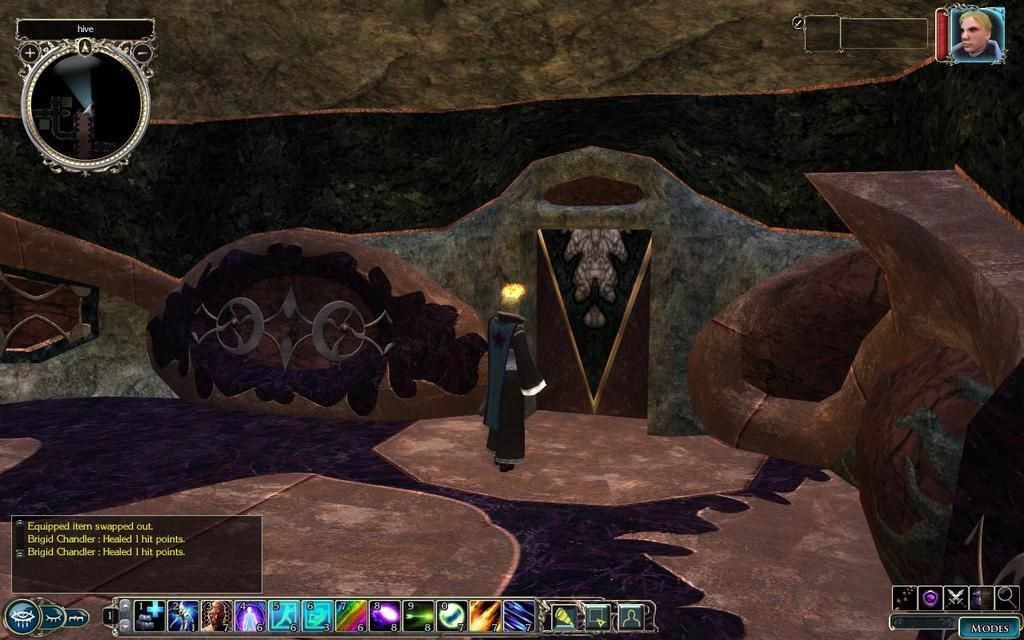Screen dimensions: 1024x640
Task: Click the large open-eye button
Action: pos(22,616)
